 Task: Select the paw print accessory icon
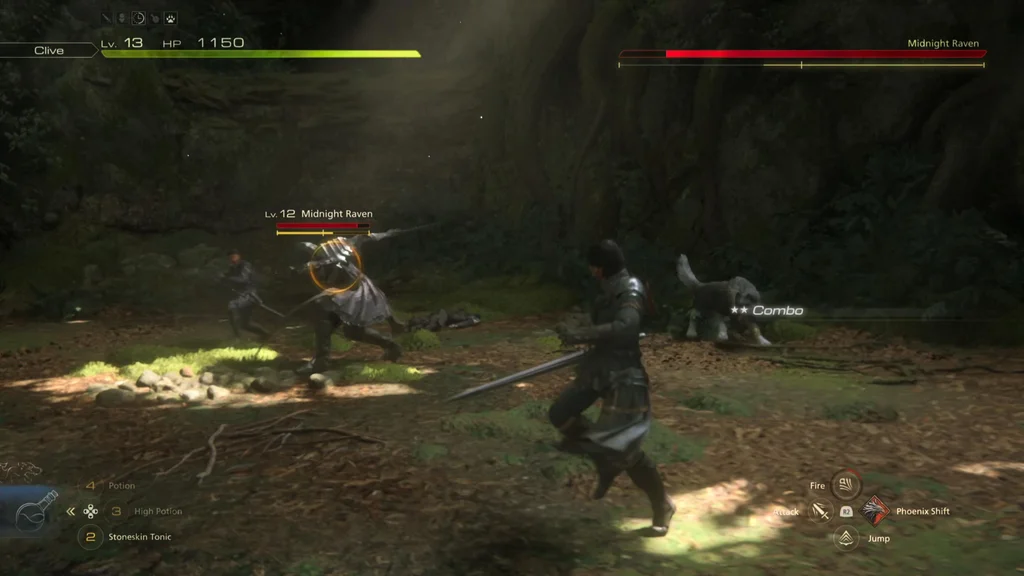(171, 18)
